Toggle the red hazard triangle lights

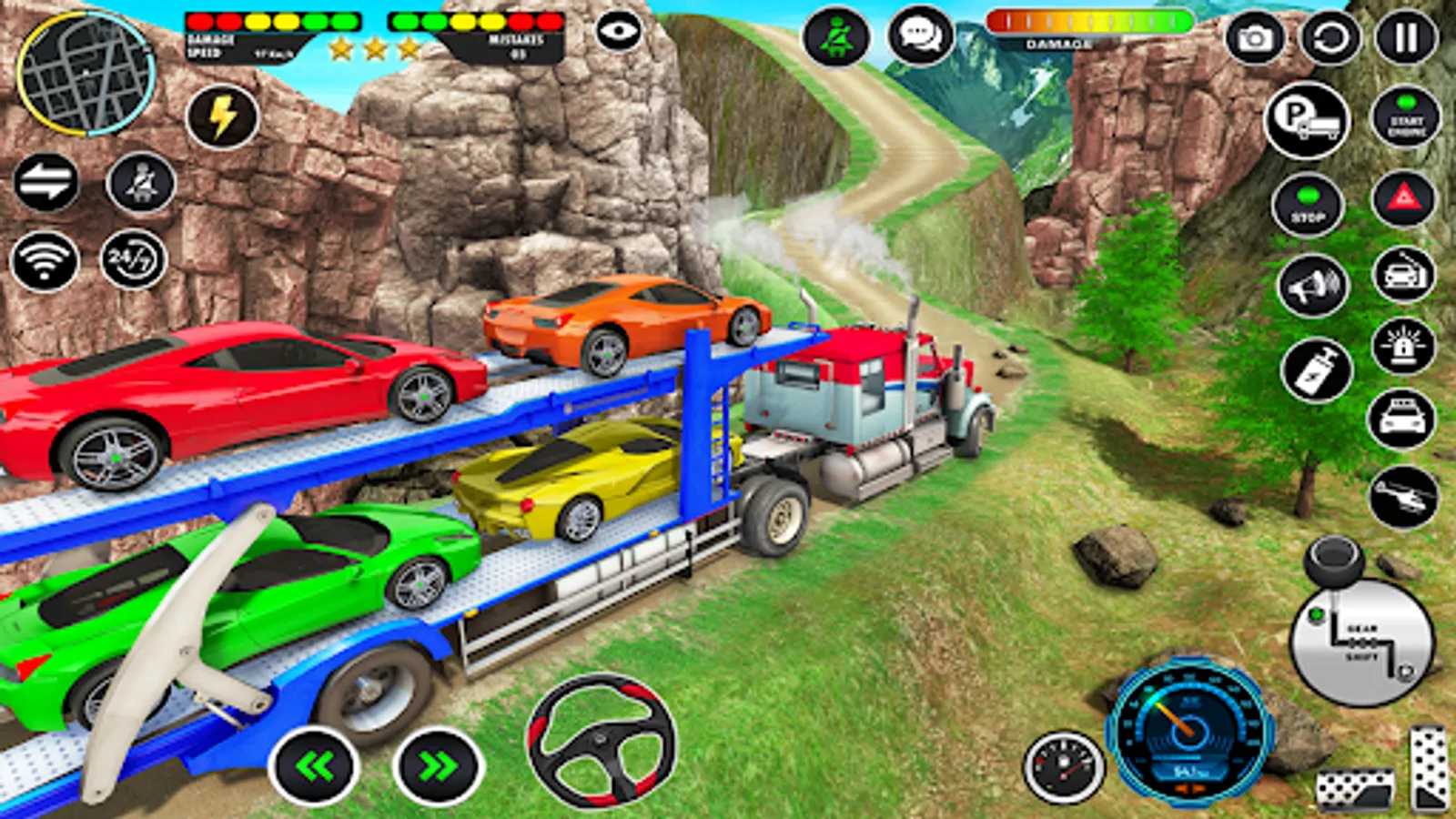pos(1403,197)
